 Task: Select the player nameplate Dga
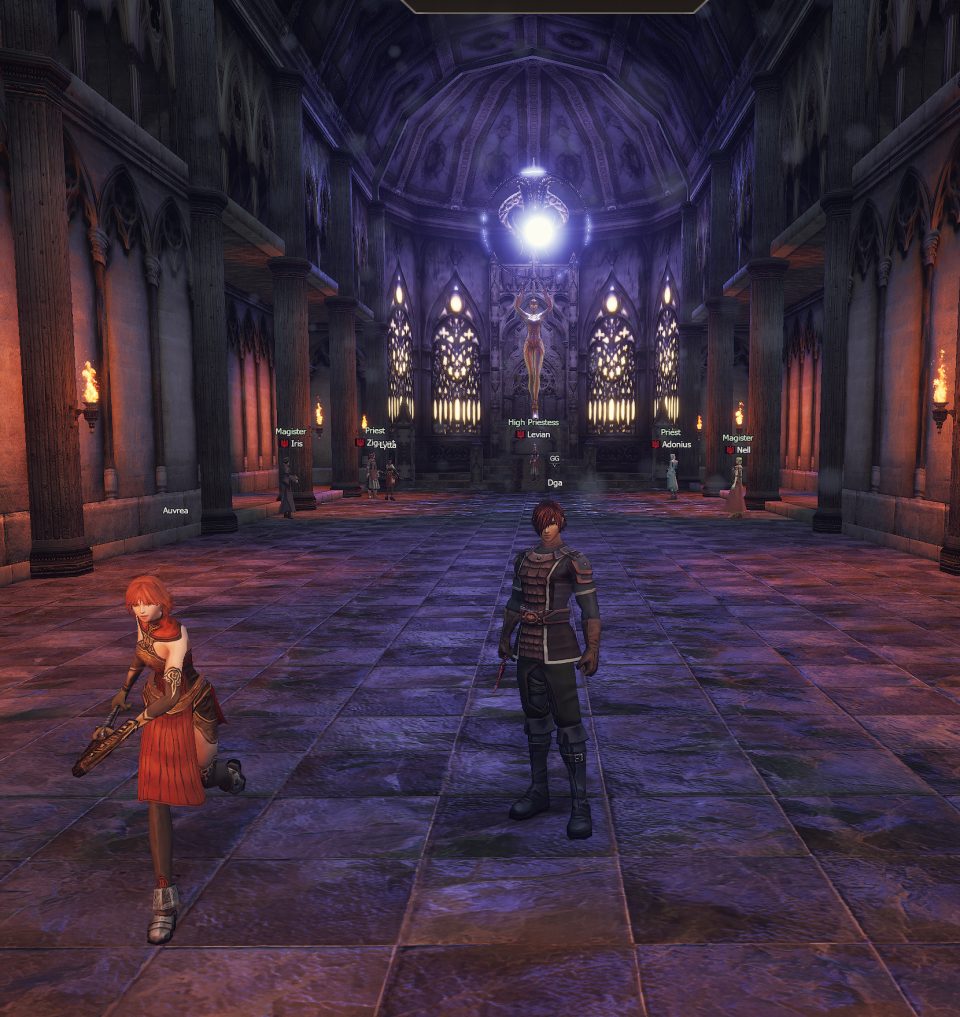coord(554,482)
